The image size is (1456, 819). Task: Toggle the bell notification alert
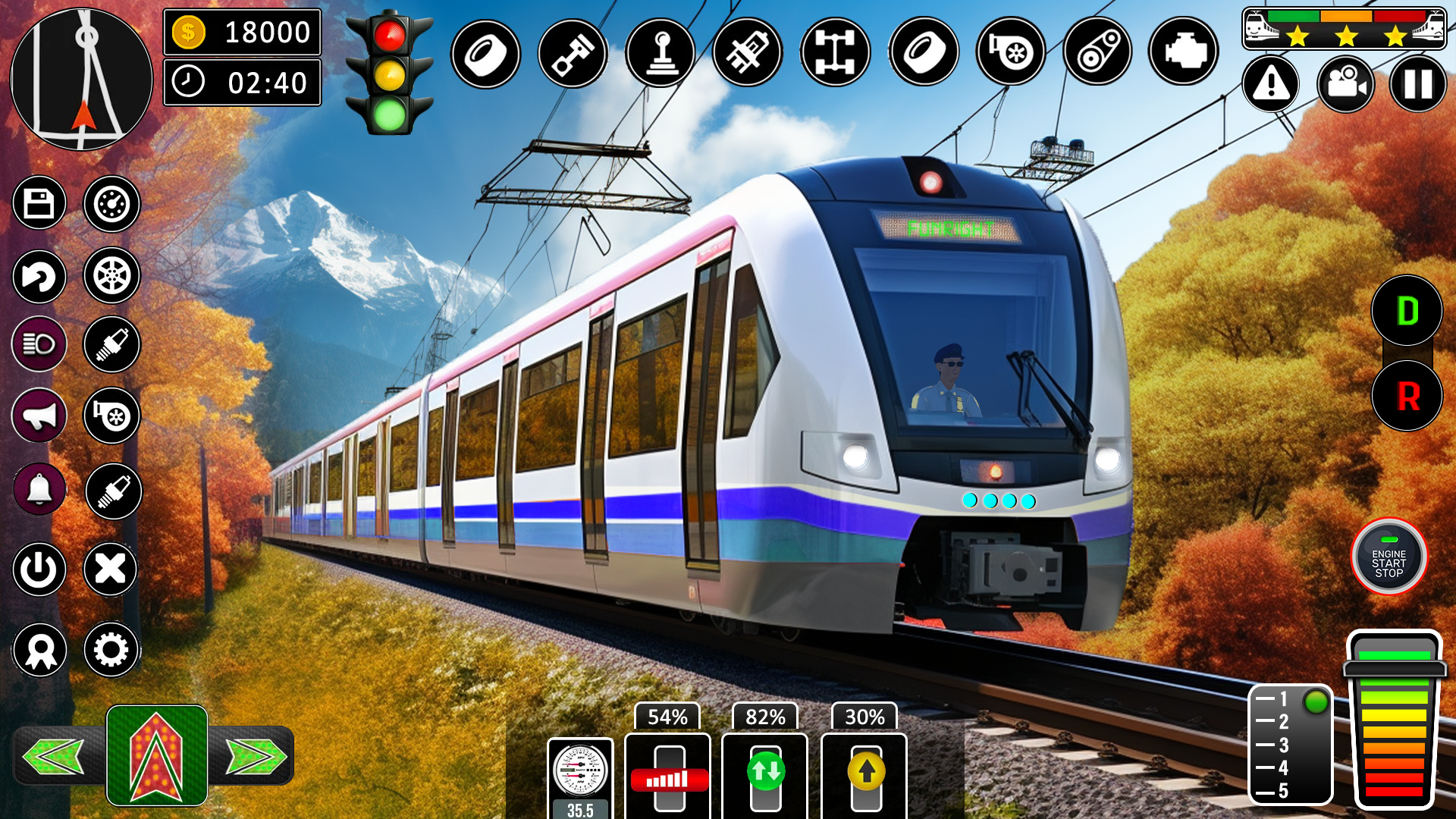[39, 489]
